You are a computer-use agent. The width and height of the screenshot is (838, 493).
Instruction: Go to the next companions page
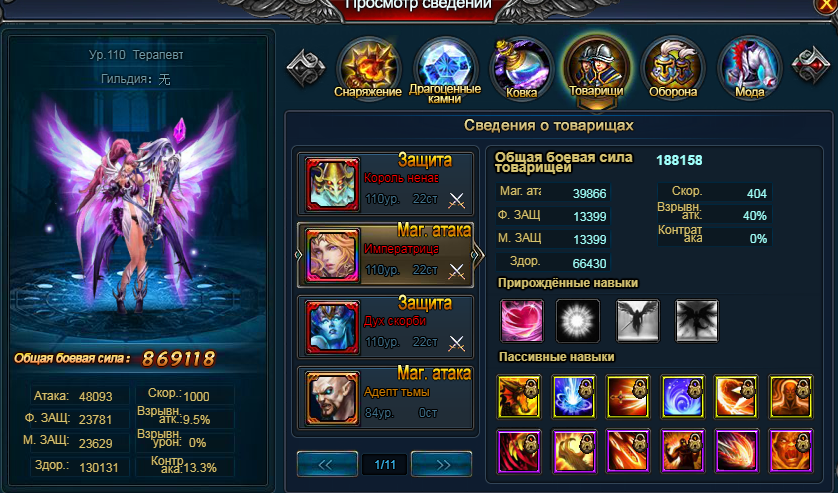coord(442,464)
